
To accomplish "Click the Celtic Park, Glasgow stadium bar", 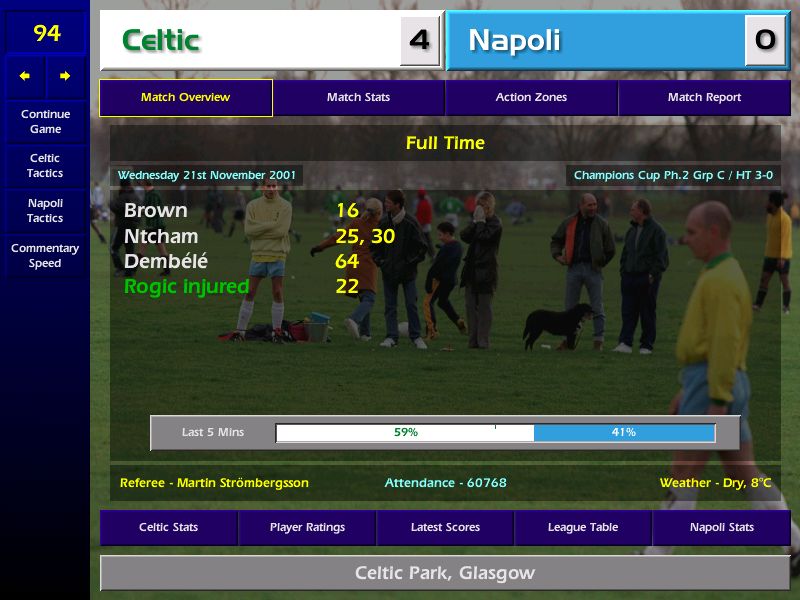I will 445,573.
